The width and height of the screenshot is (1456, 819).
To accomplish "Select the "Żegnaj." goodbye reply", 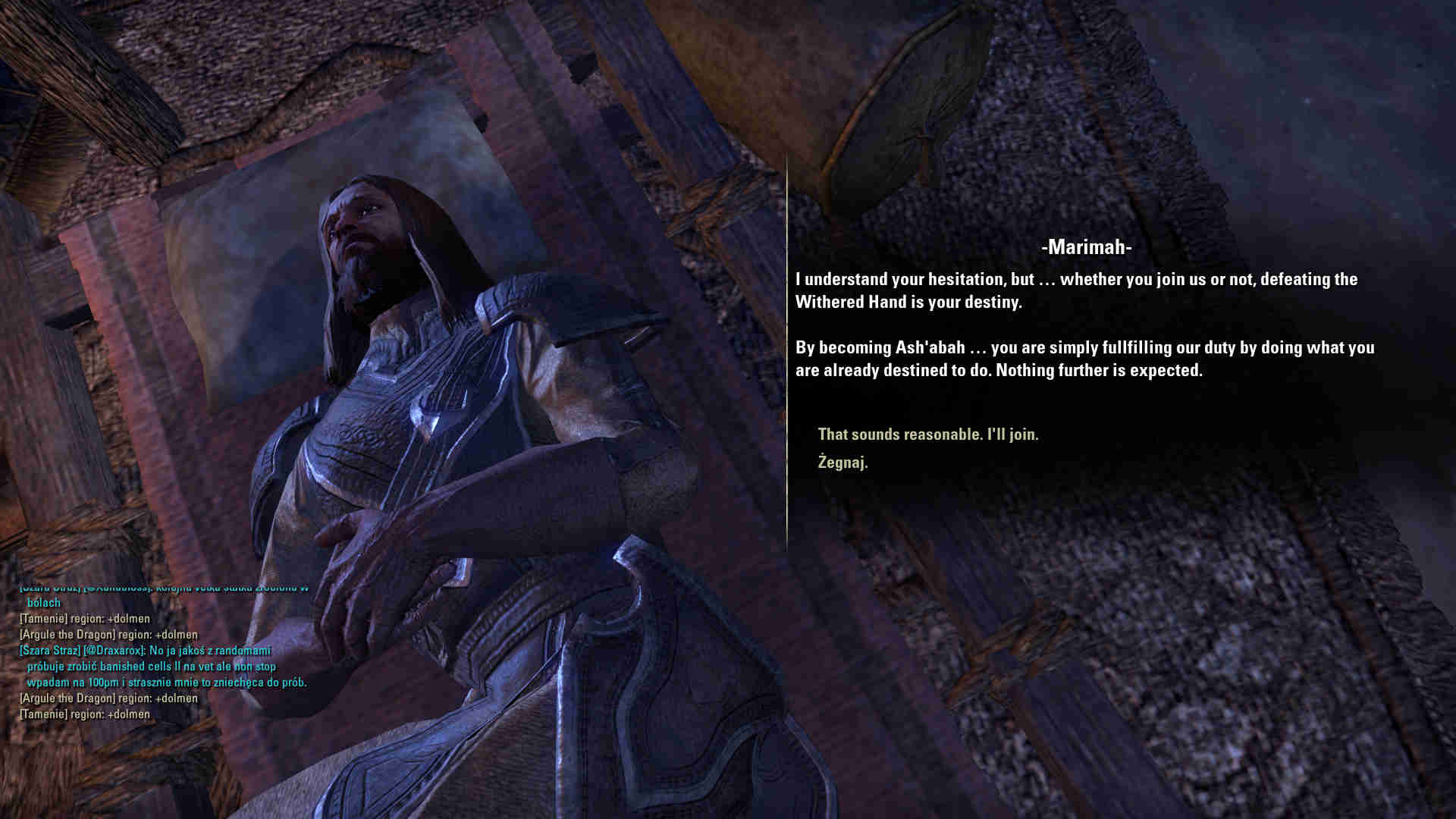I will pyautogui.click(x=843, y=462).
